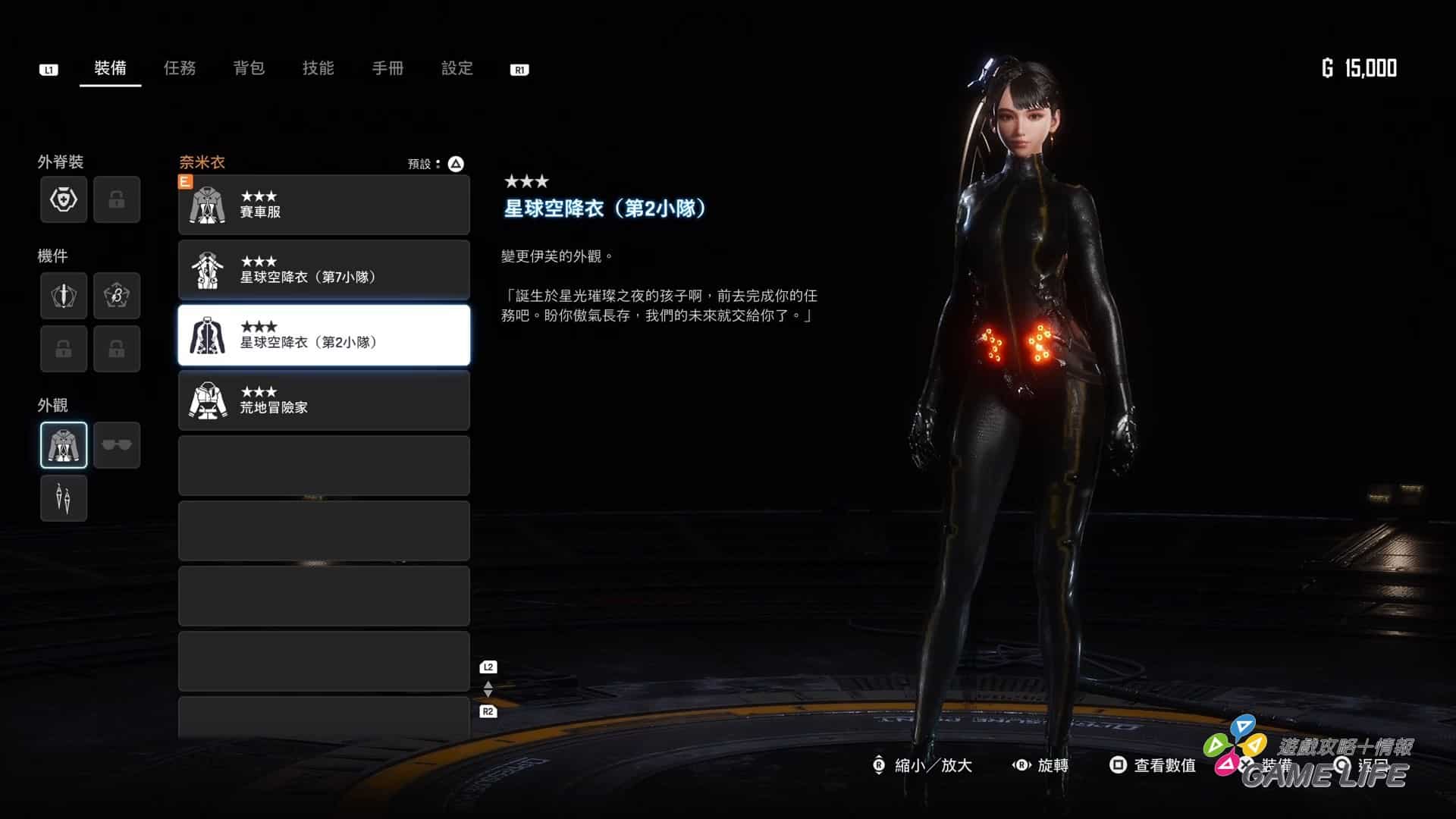
Task: Select the sunglasses appearance slot
Action: (x=117, y=445)
